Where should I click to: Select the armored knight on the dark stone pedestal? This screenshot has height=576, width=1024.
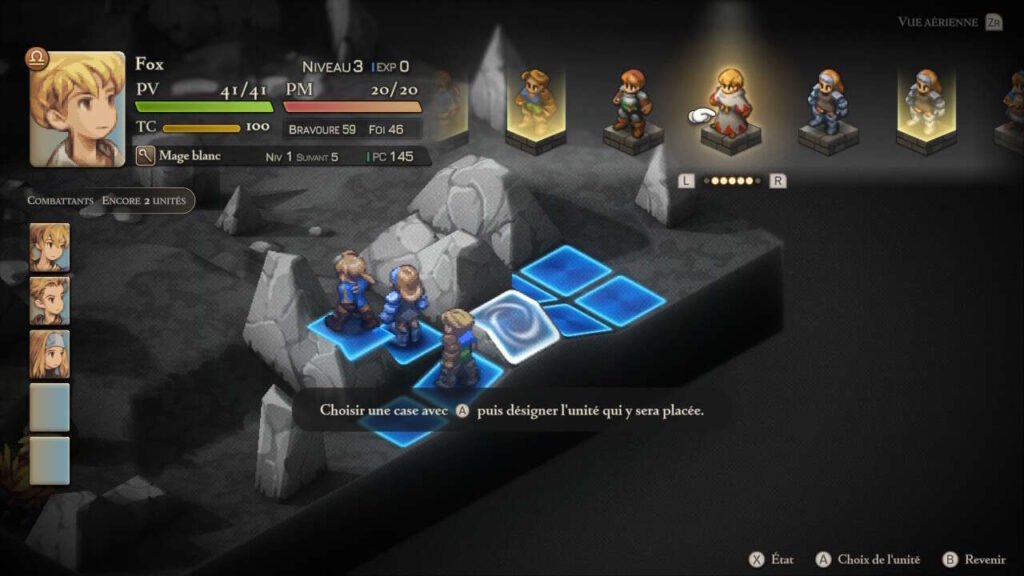point(826,103)
